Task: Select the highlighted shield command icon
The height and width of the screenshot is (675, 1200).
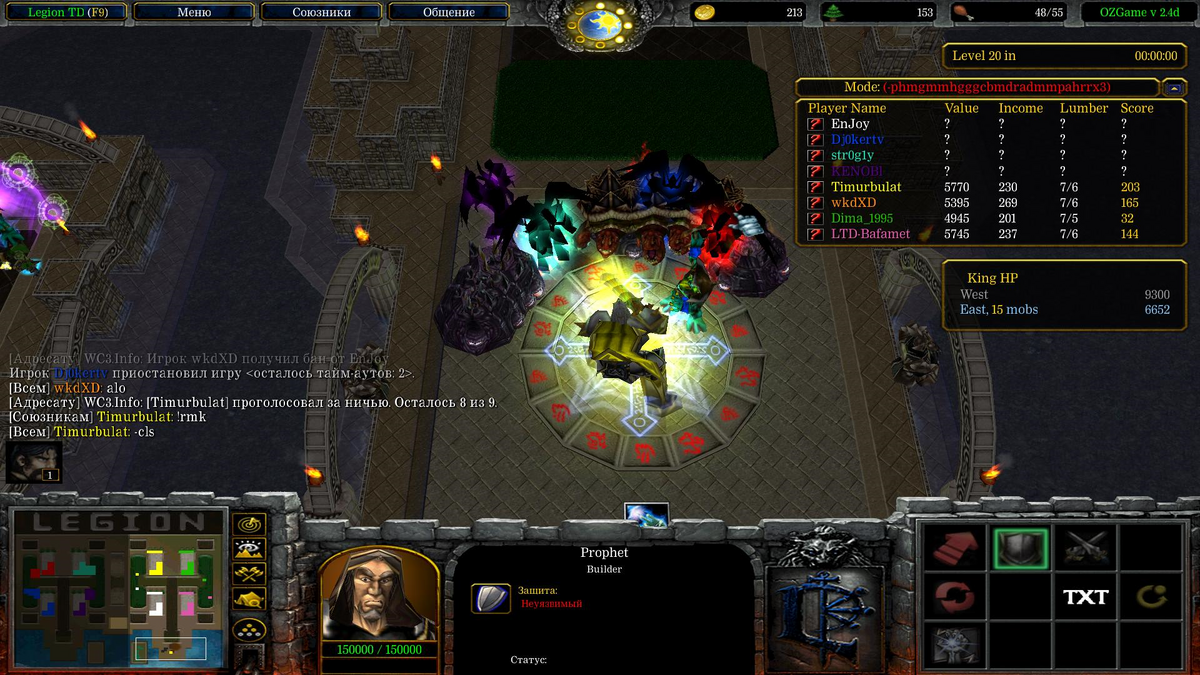Action: point(1021,548)
